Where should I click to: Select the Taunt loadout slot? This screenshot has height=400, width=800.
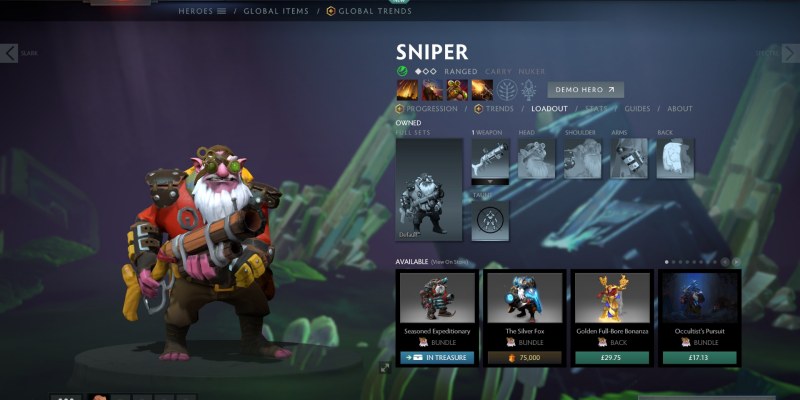click(x=491, y=220)
